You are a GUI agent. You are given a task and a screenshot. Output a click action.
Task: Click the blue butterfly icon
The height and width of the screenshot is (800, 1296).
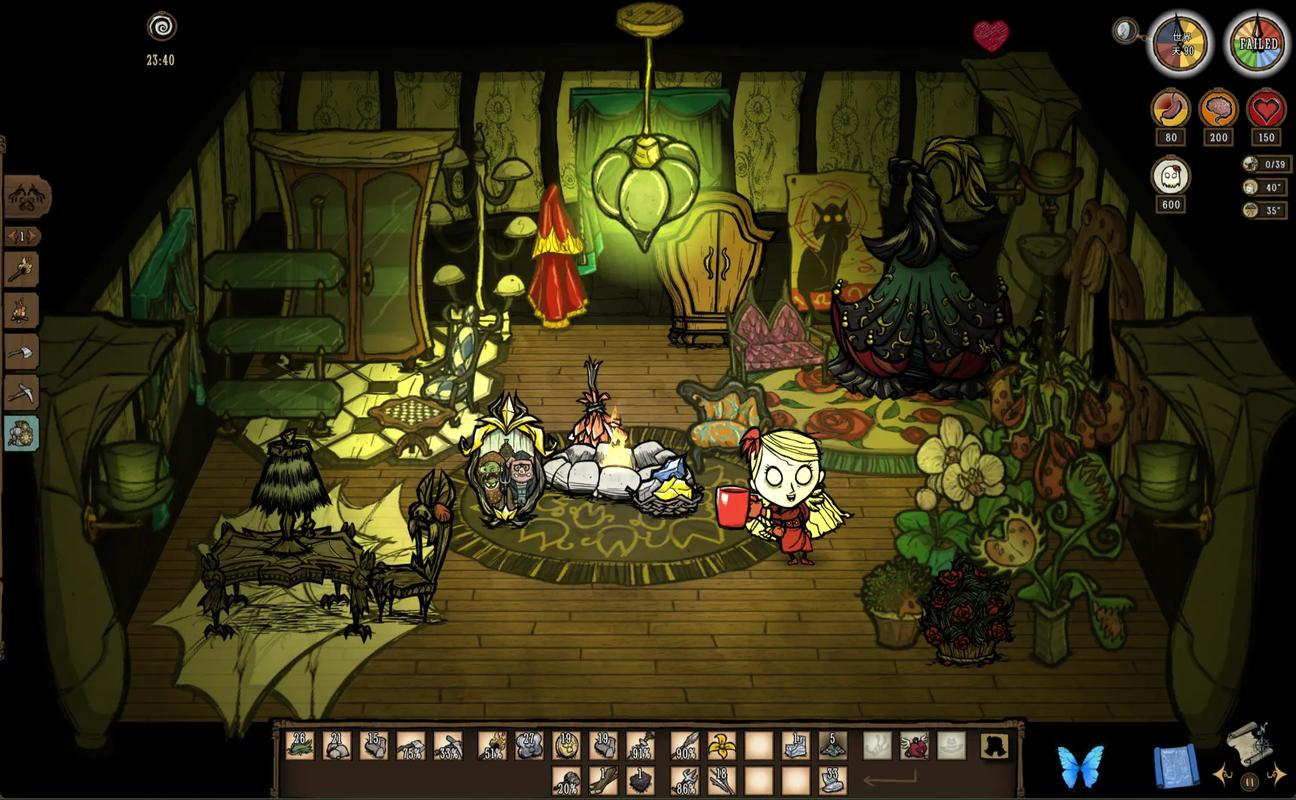(x=1081, y=767)
